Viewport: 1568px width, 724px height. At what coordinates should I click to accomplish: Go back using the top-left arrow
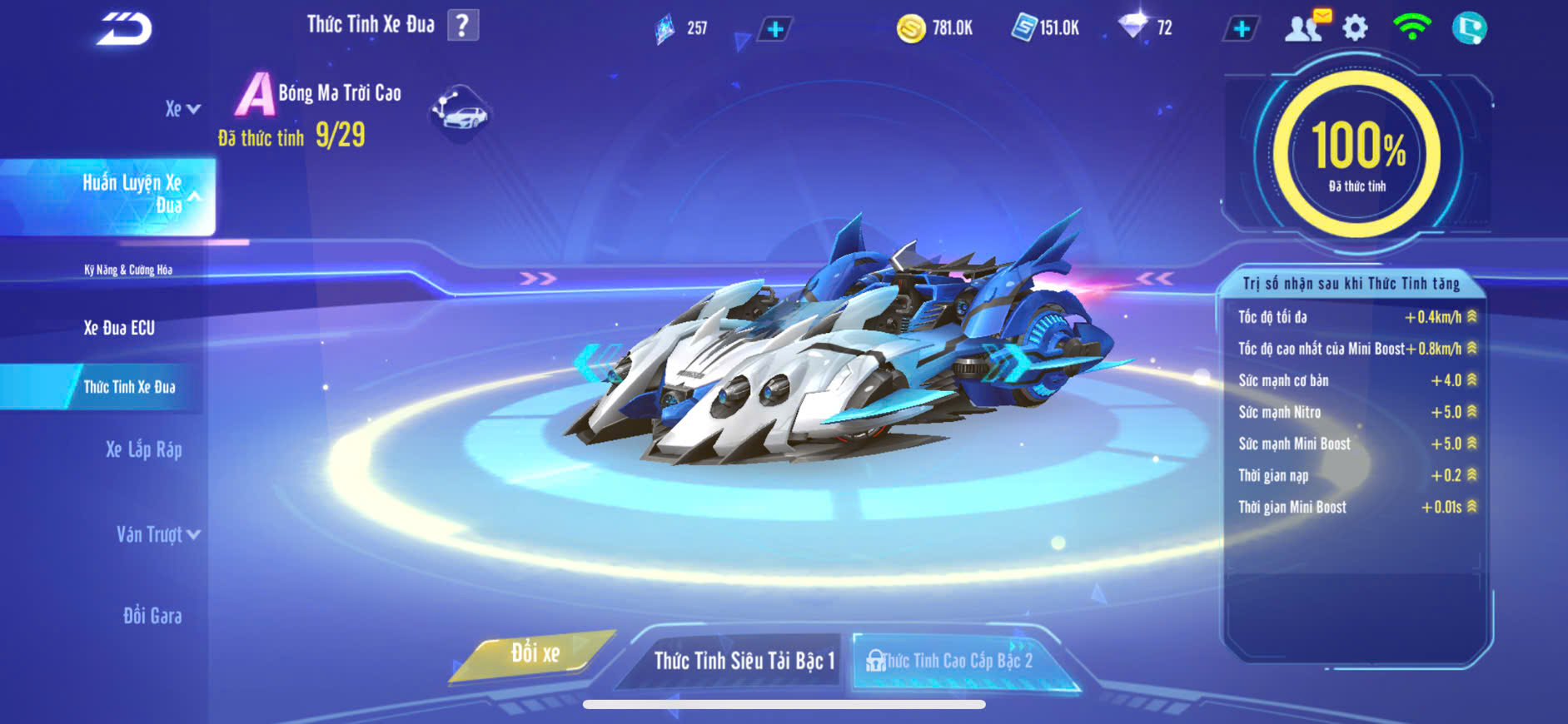pos(124,29)
